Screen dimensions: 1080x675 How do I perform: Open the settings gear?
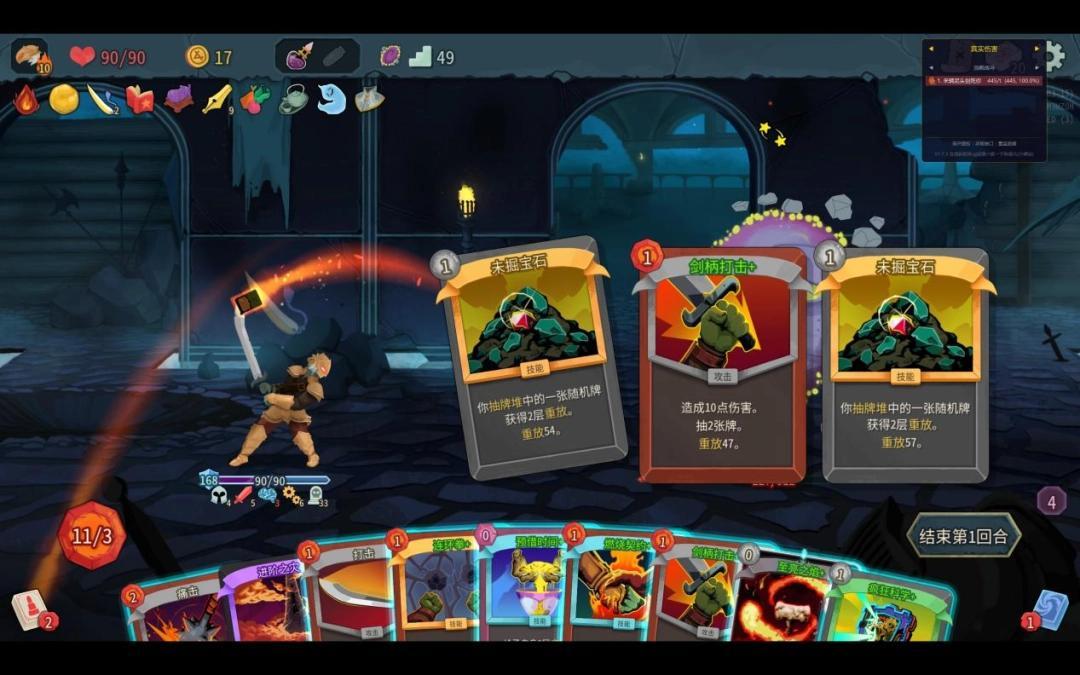[1055, 55]
